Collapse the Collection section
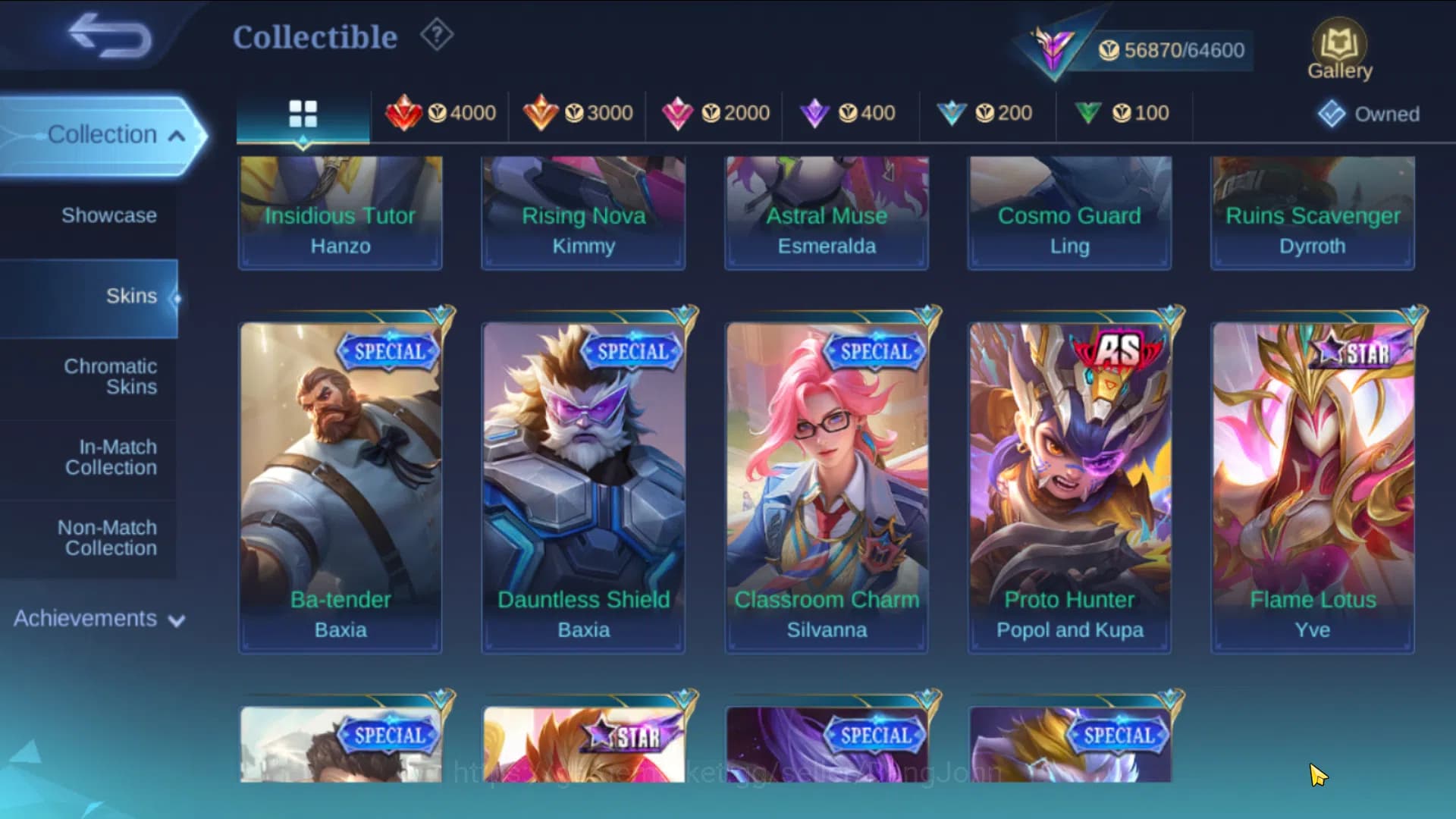 click(x=116, y=134)
